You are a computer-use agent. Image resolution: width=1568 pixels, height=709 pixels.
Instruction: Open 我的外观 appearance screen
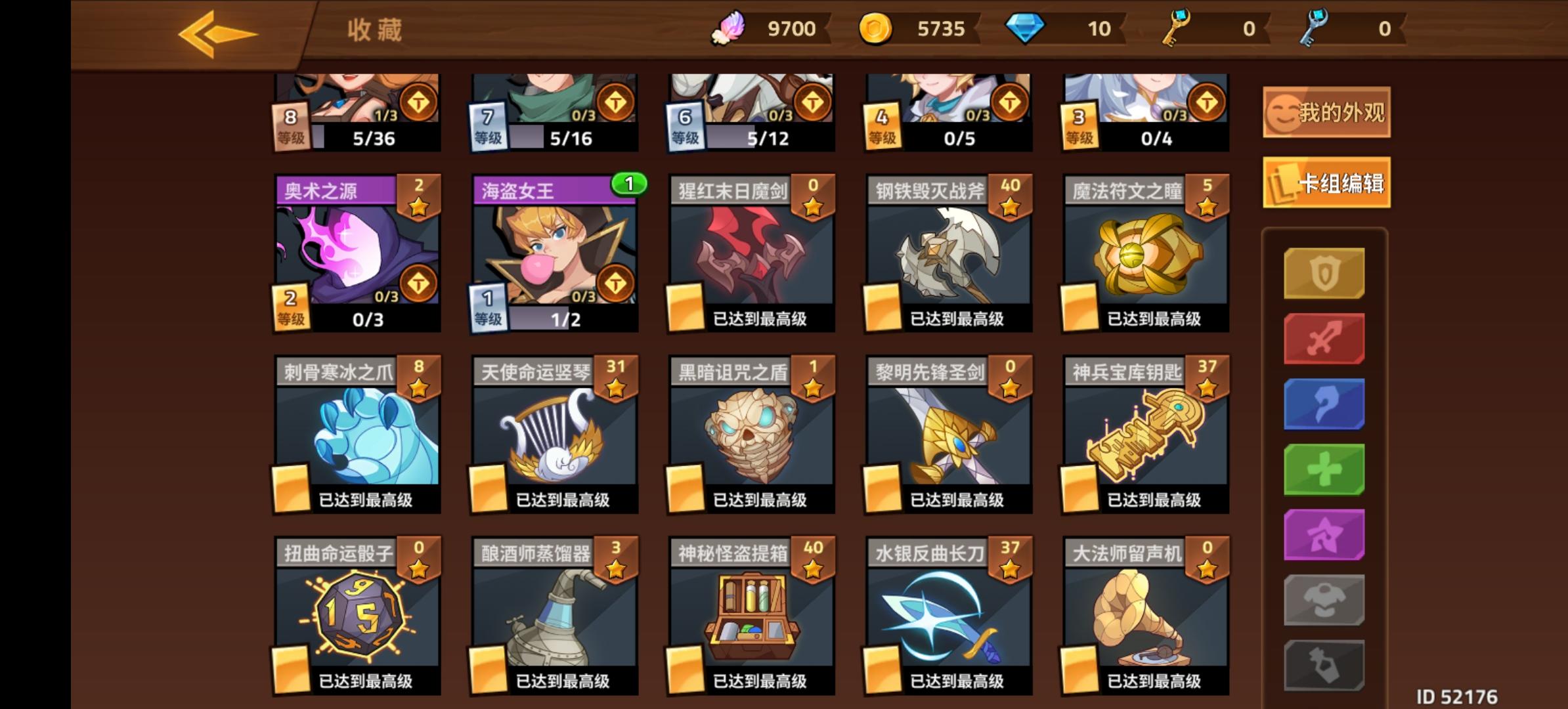[x=1325, y=112]
